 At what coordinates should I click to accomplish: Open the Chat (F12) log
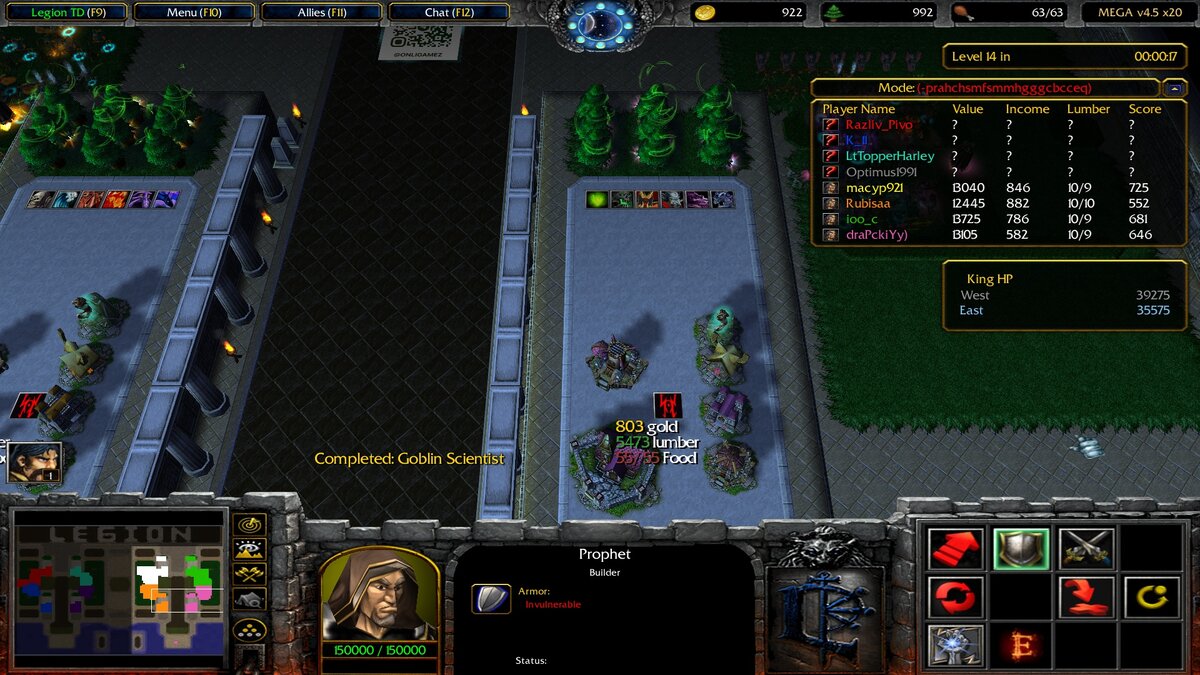click(448, 13)
